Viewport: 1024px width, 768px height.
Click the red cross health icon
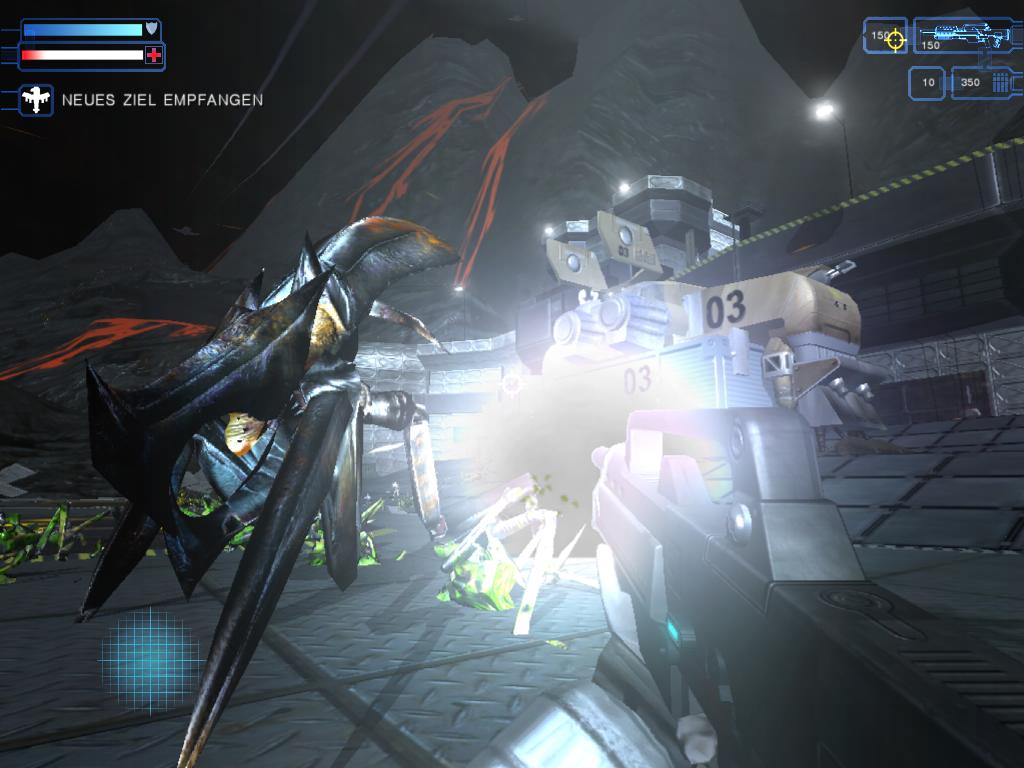[x=153, y=55]
